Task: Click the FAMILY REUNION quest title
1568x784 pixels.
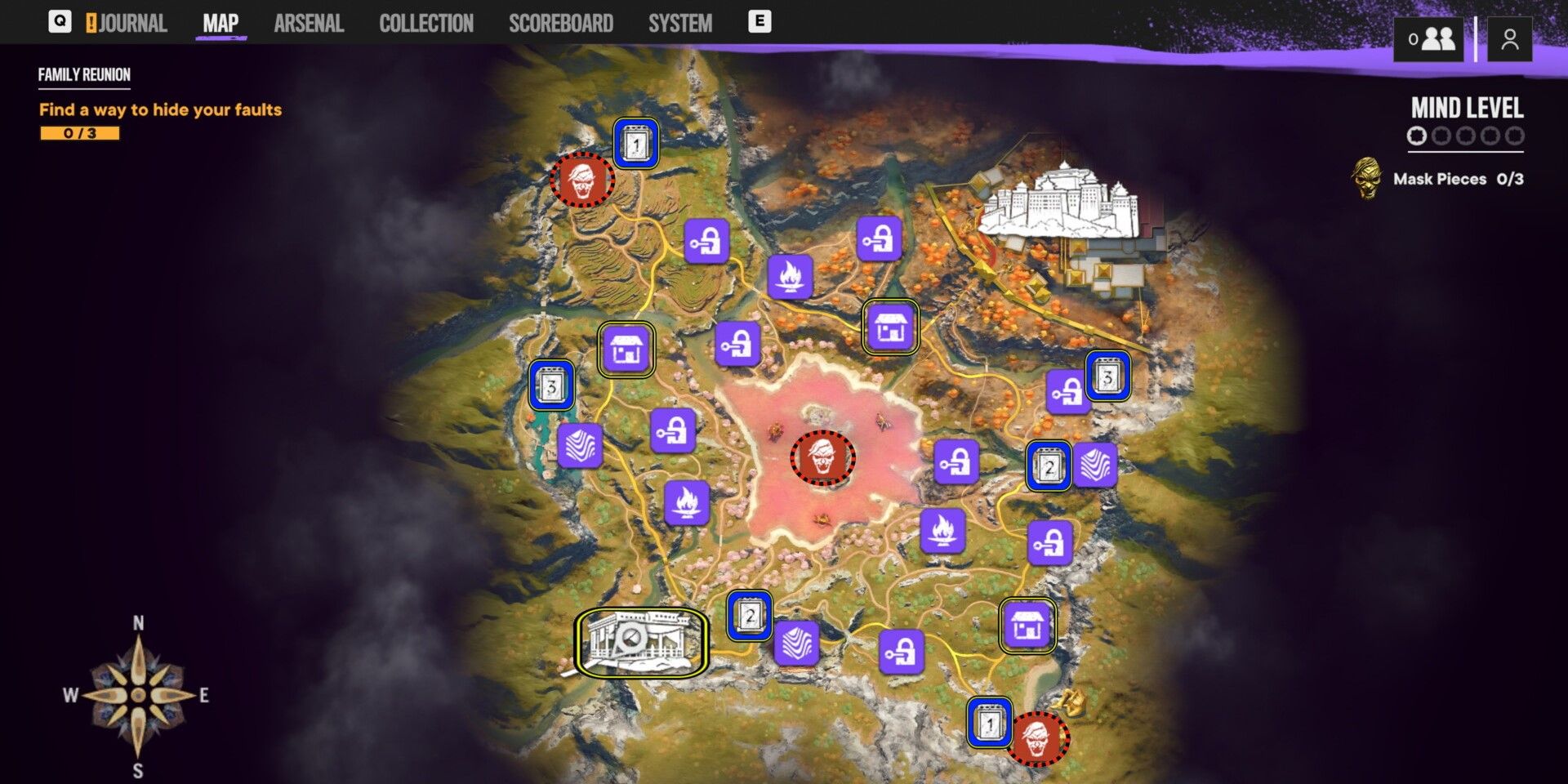Action: 82,74
